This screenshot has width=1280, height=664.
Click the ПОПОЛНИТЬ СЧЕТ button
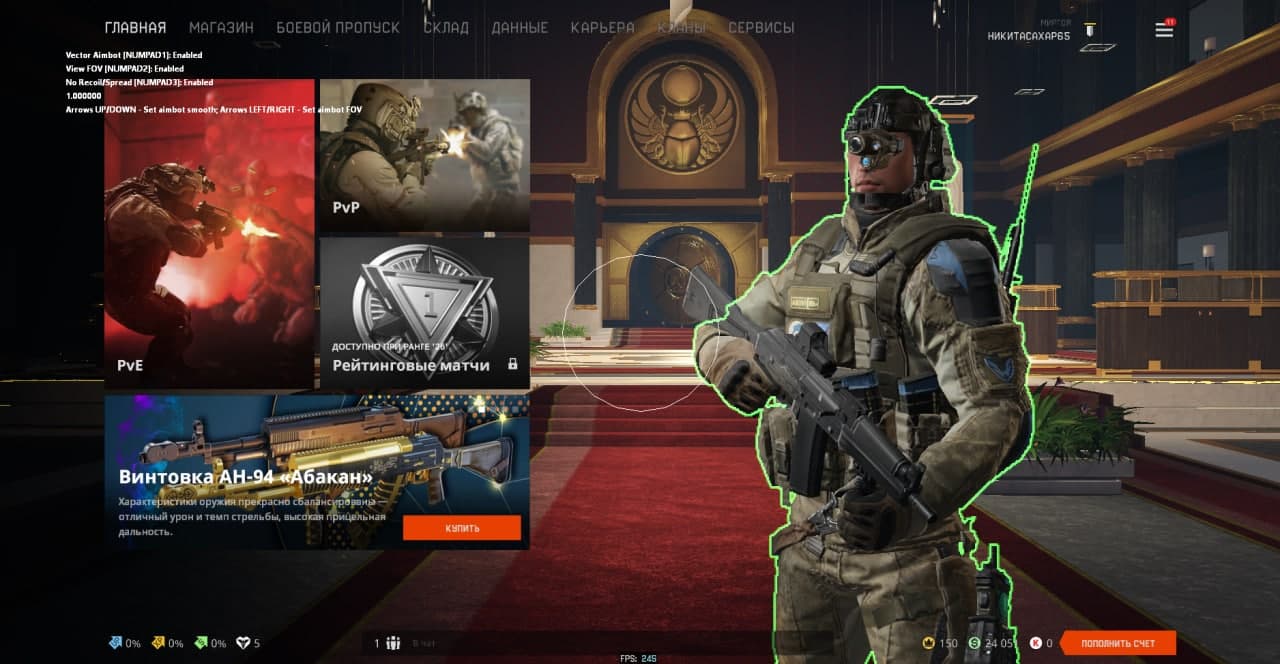coord(1118,643)
